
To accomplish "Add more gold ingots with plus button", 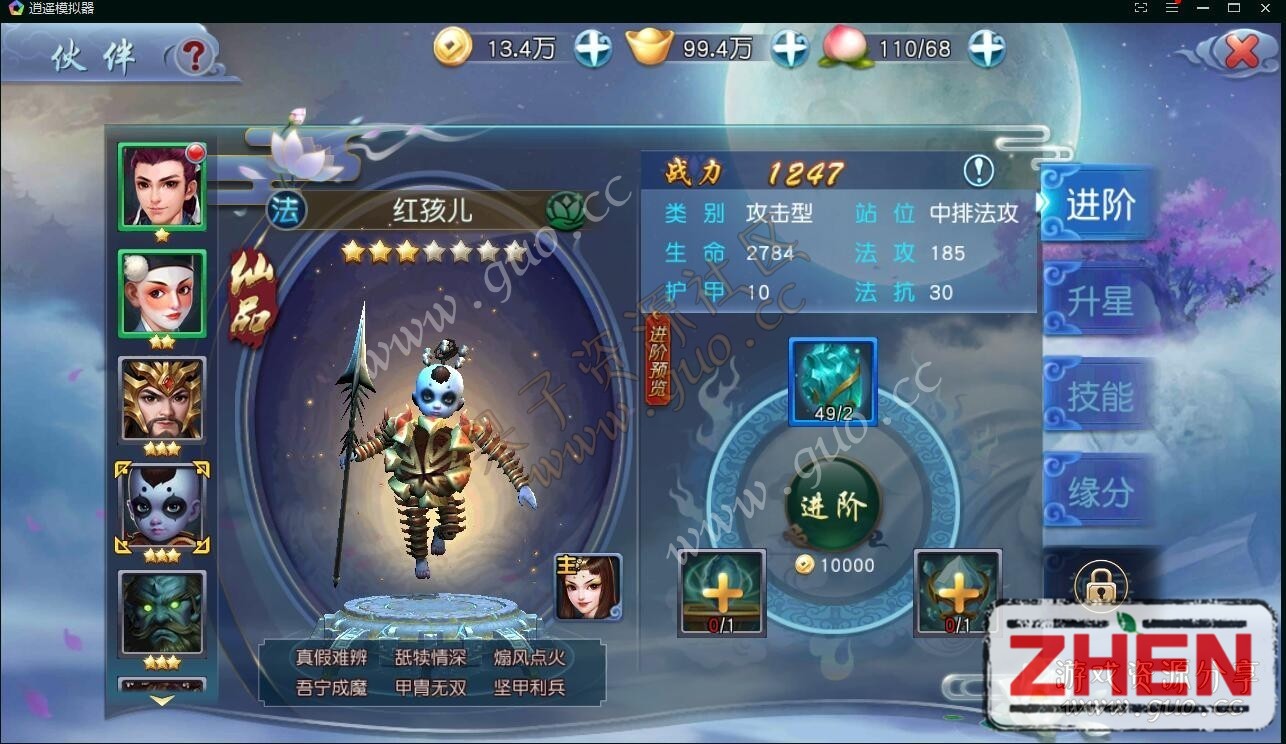I will click(789, 48).
